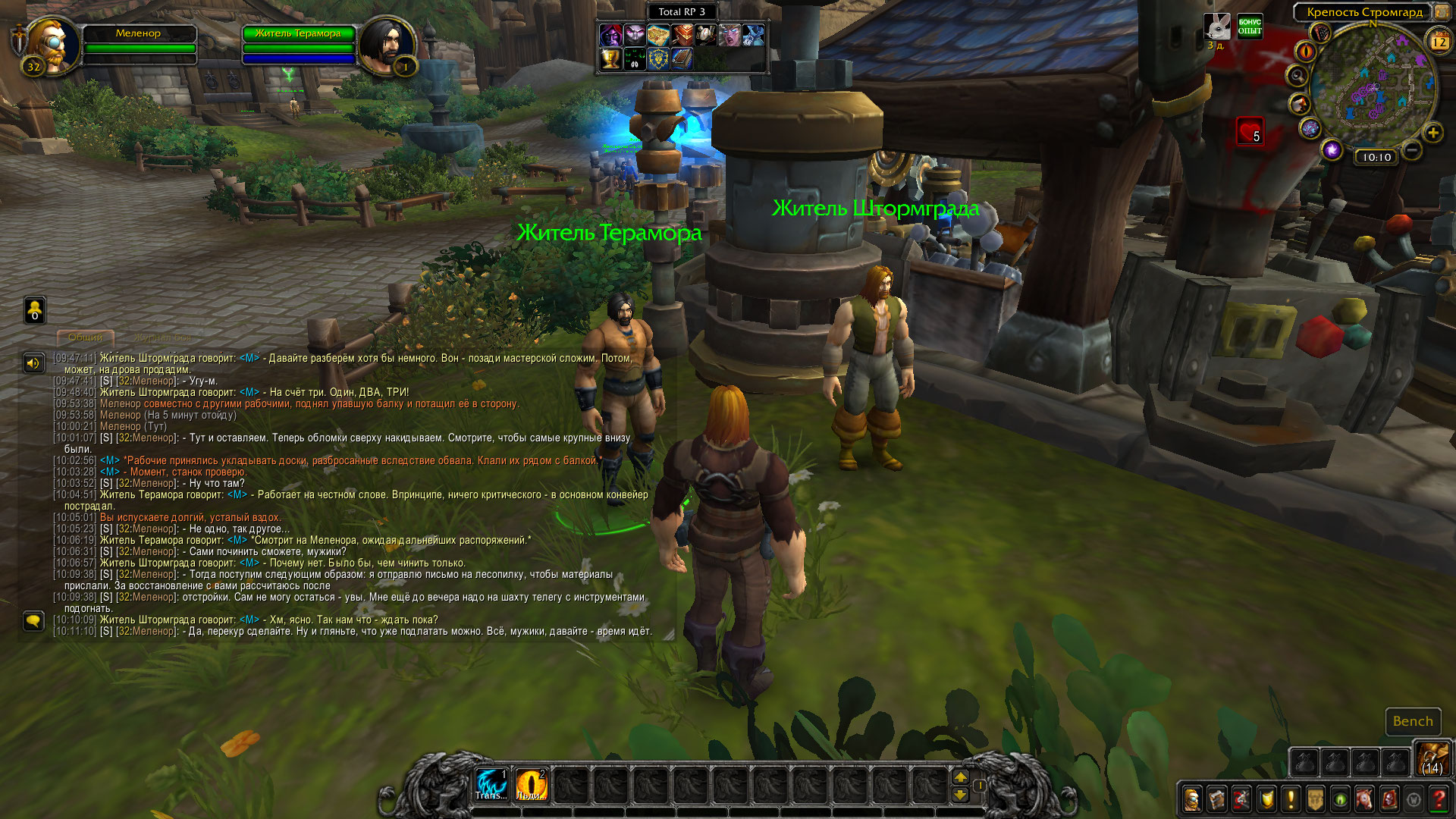
Task: Open the backpack showing 14 free slots
Action: 1432,758
